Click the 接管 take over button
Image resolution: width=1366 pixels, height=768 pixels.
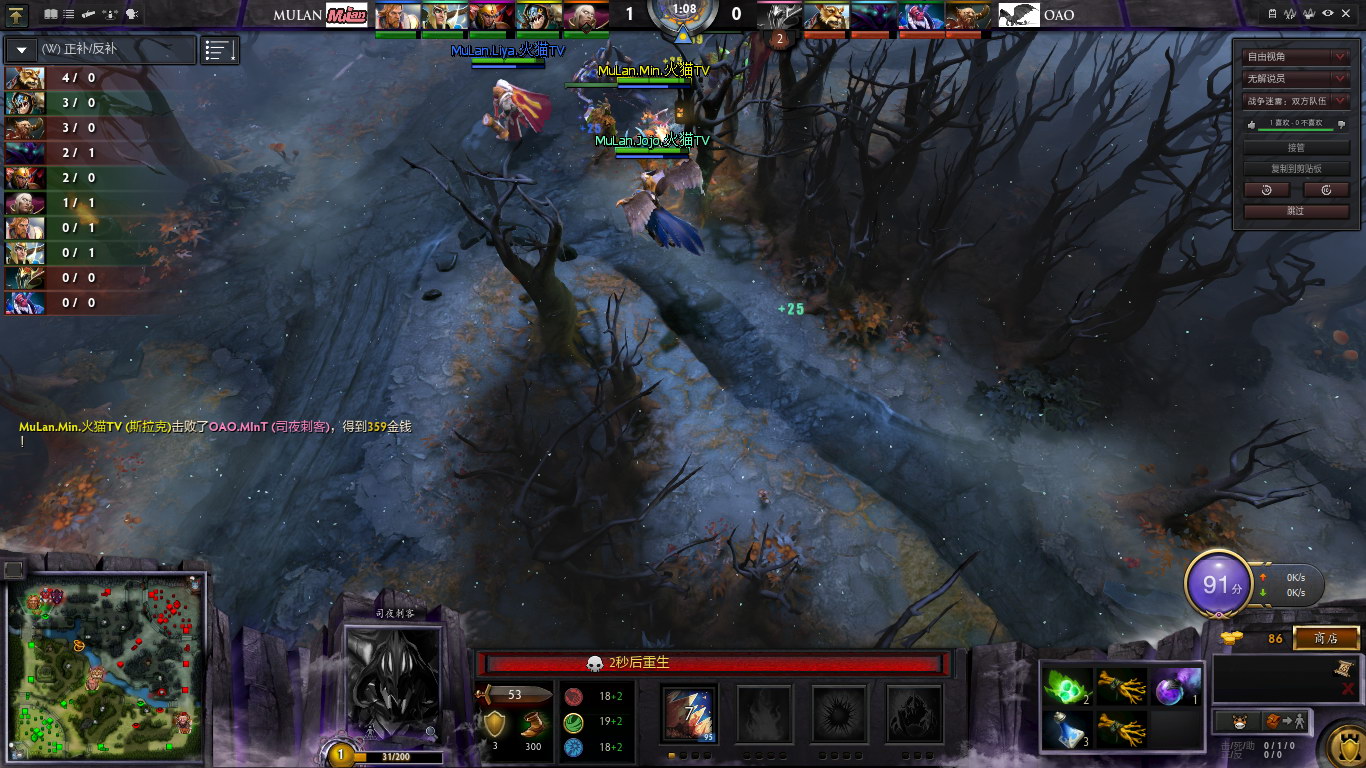click(x=1296, y=147)
